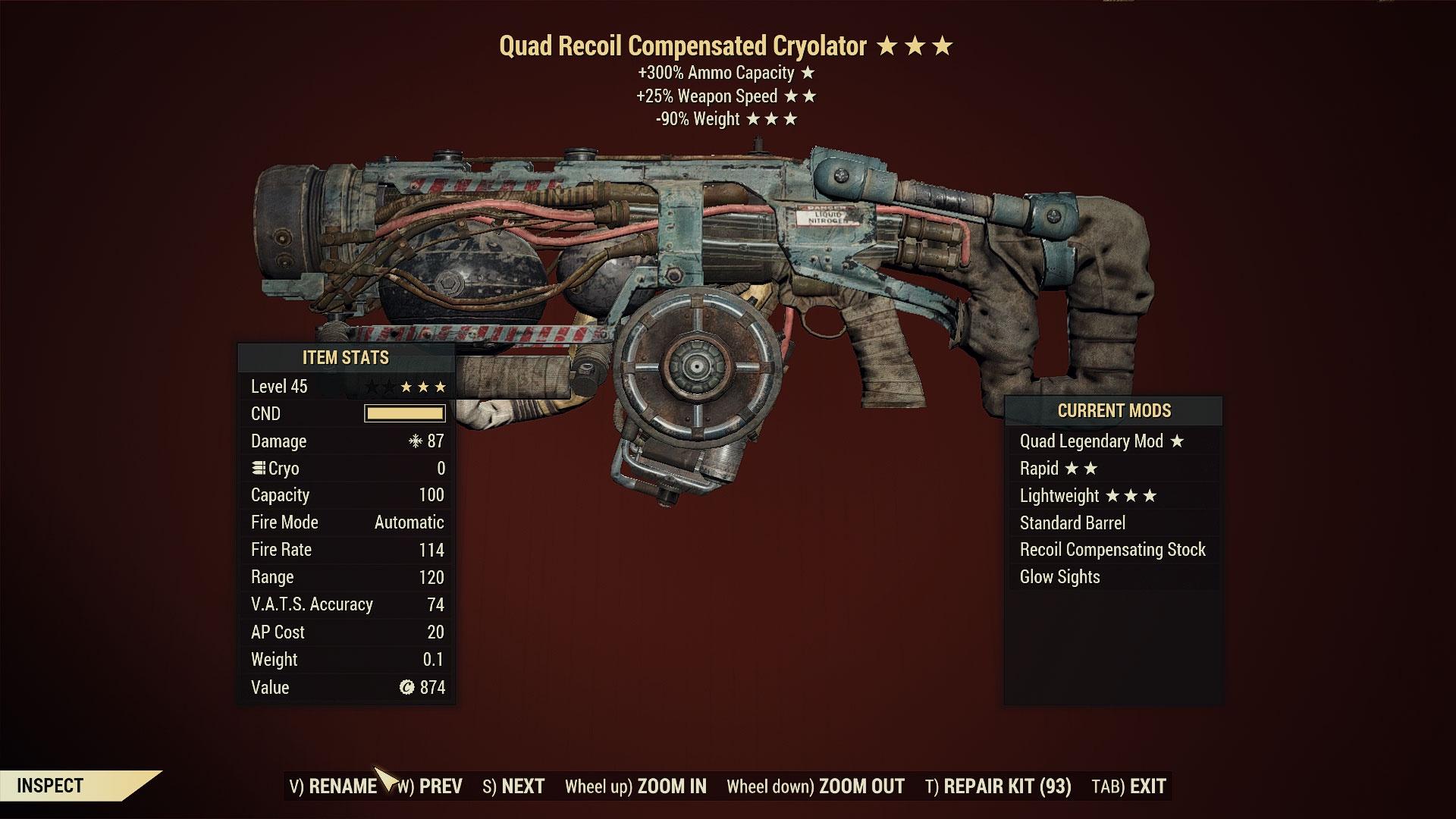Use a Repair Kit on the weapon

[998, 786]
